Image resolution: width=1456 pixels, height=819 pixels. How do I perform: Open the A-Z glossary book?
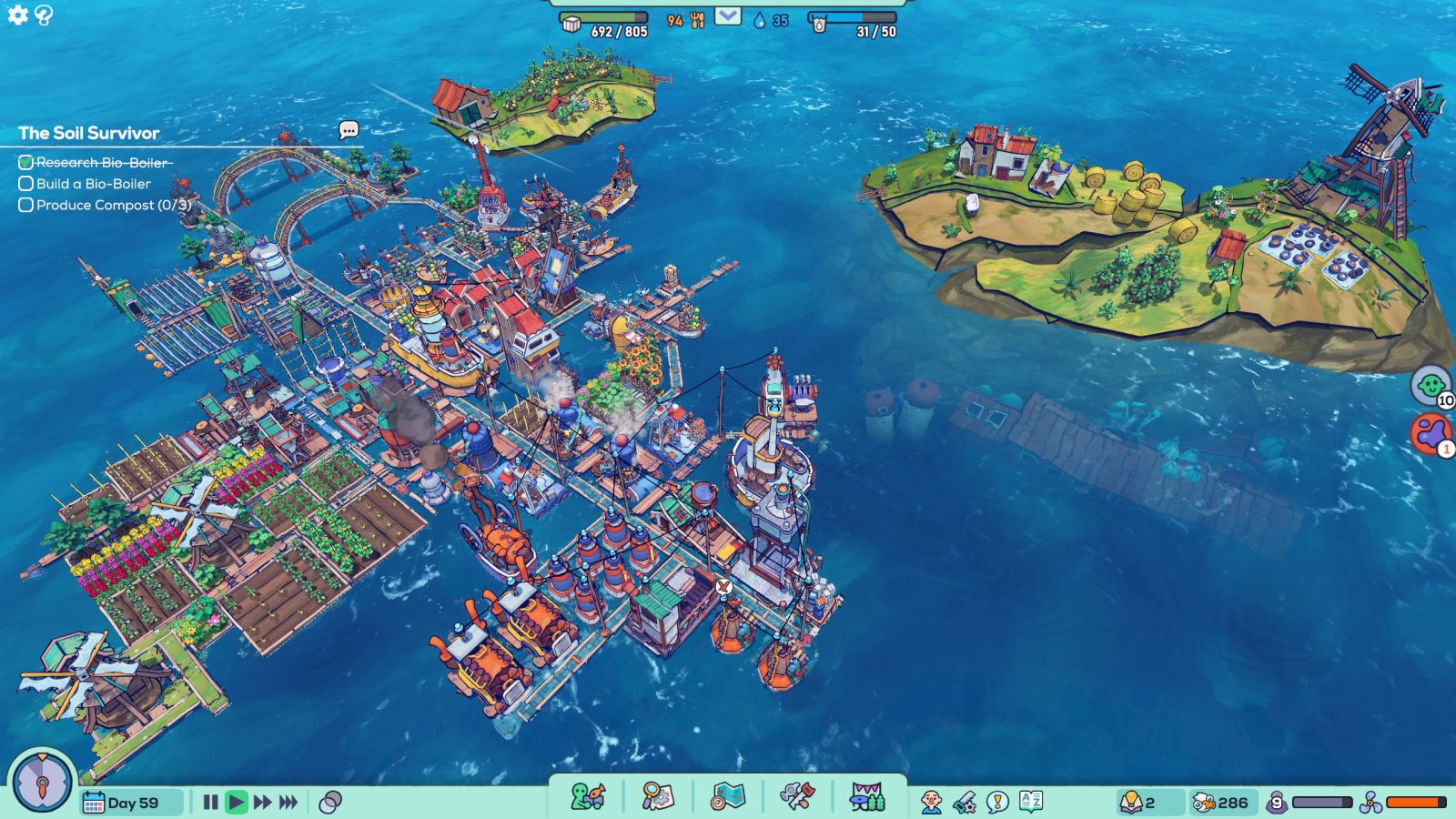click(x=1031, y=802)
